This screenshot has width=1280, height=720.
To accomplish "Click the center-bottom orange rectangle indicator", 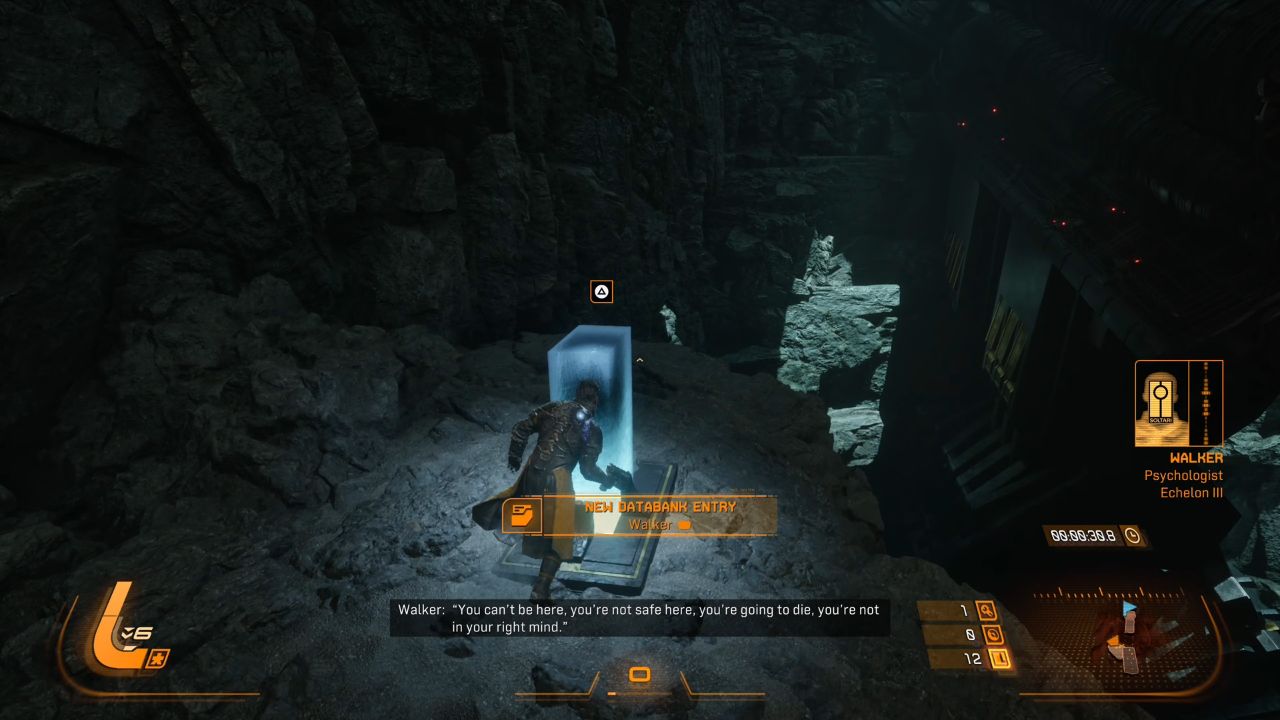I will tap(640, 675).
